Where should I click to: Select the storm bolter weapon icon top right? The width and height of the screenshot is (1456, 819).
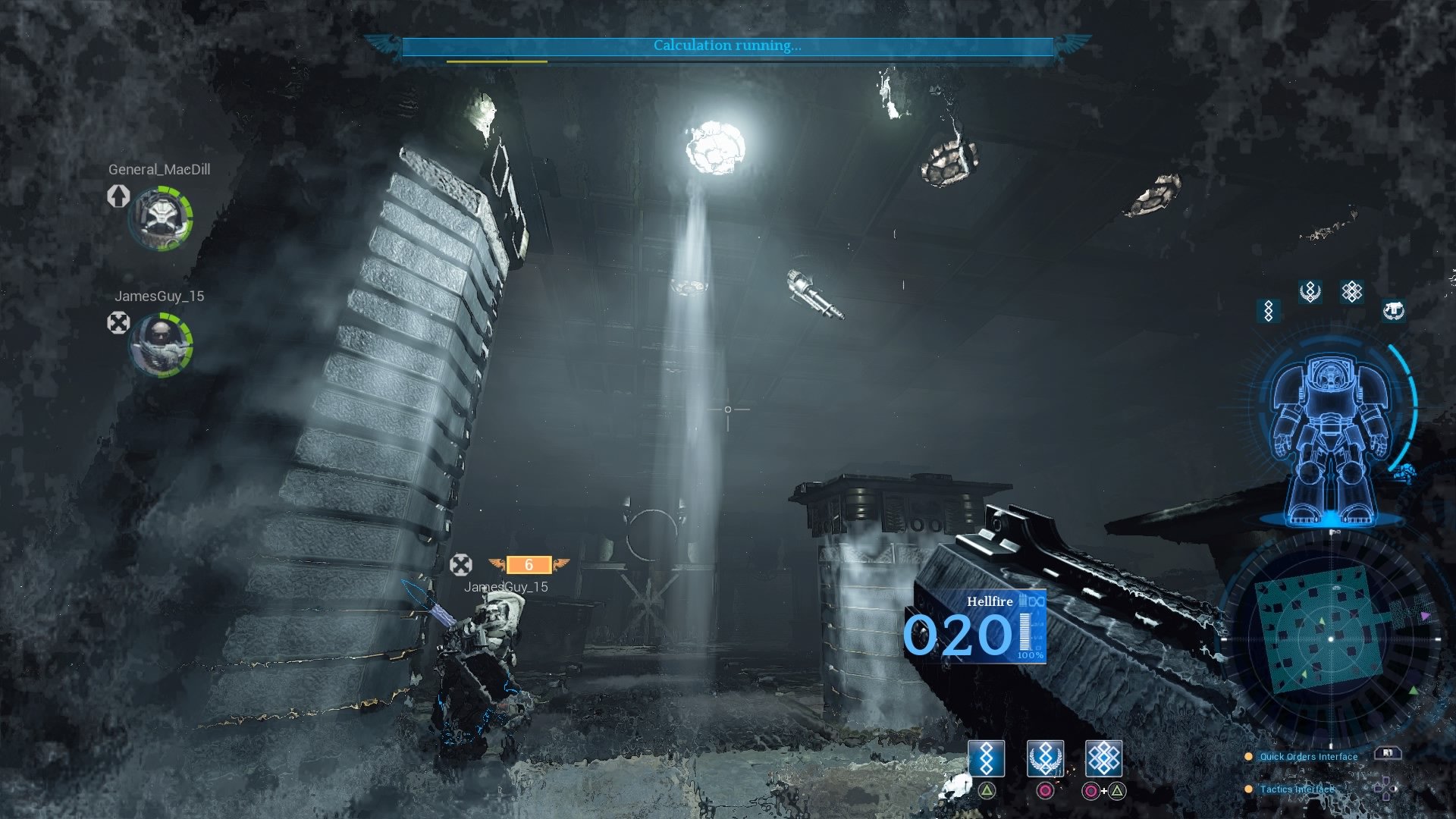1393,309
